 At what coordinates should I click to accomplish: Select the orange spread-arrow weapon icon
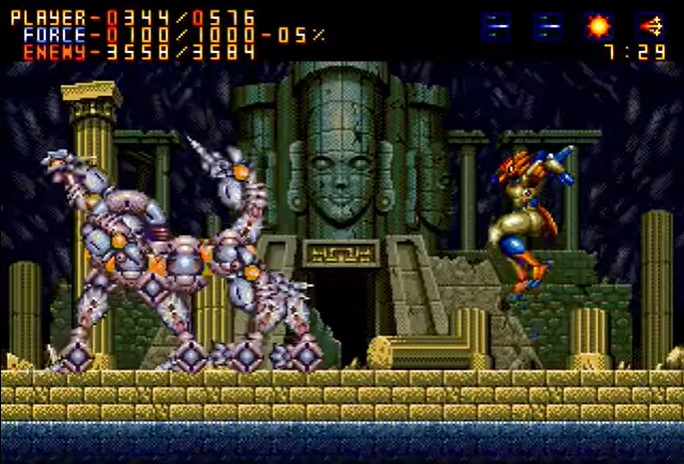point(651,26)
